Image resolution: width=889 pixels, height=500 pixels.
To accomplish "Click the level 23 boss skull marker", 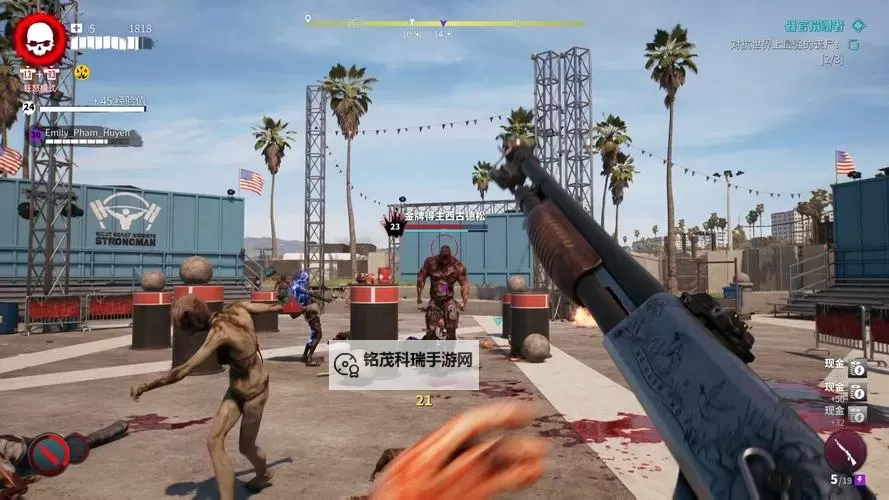I will click(x=395, y=225).
